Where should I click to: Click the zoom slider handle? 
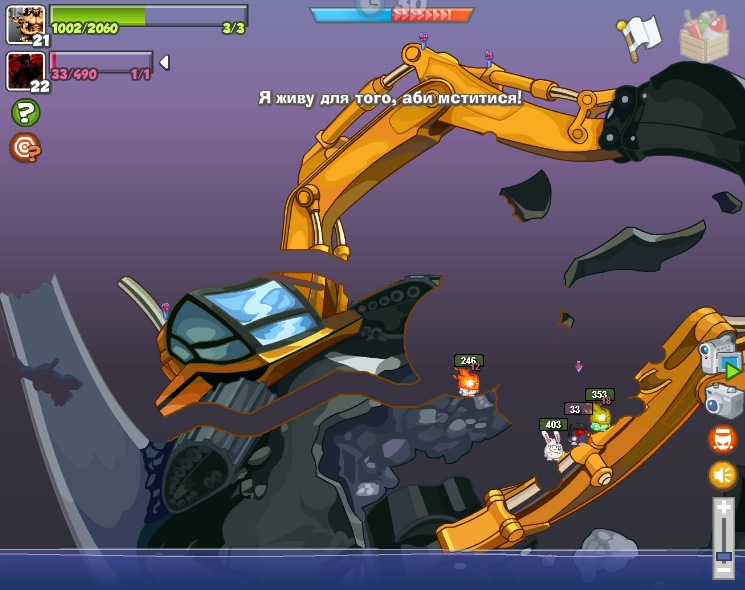pyautogui.click(x=724, y=555)
